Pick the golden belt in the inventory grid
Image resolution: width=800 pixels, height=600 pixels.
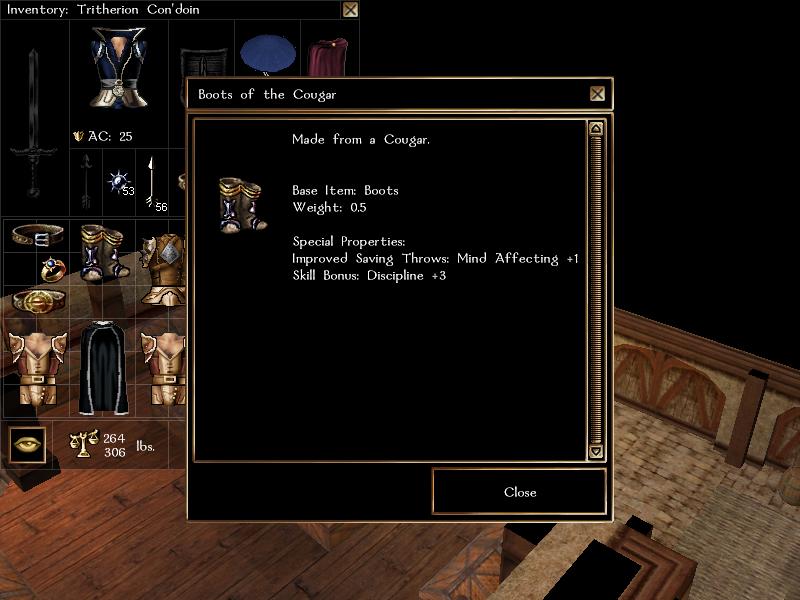tap(35, 301)
